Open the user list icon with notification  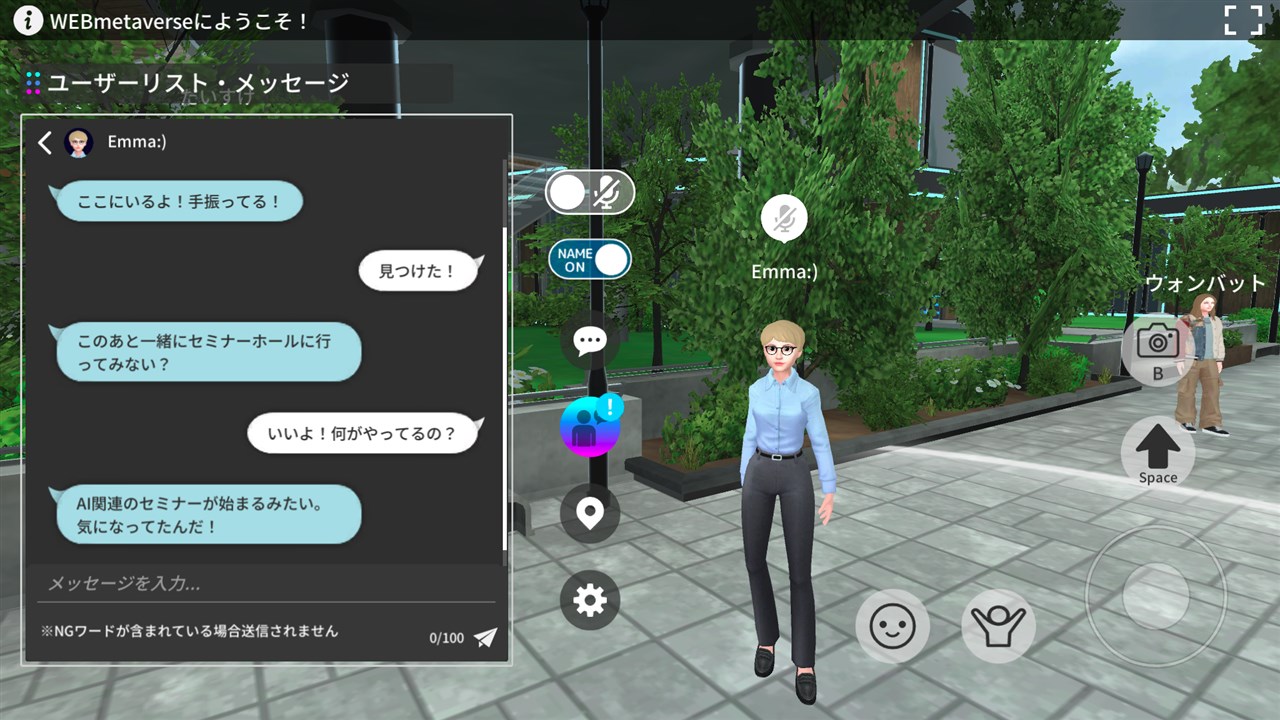[589, 426]
